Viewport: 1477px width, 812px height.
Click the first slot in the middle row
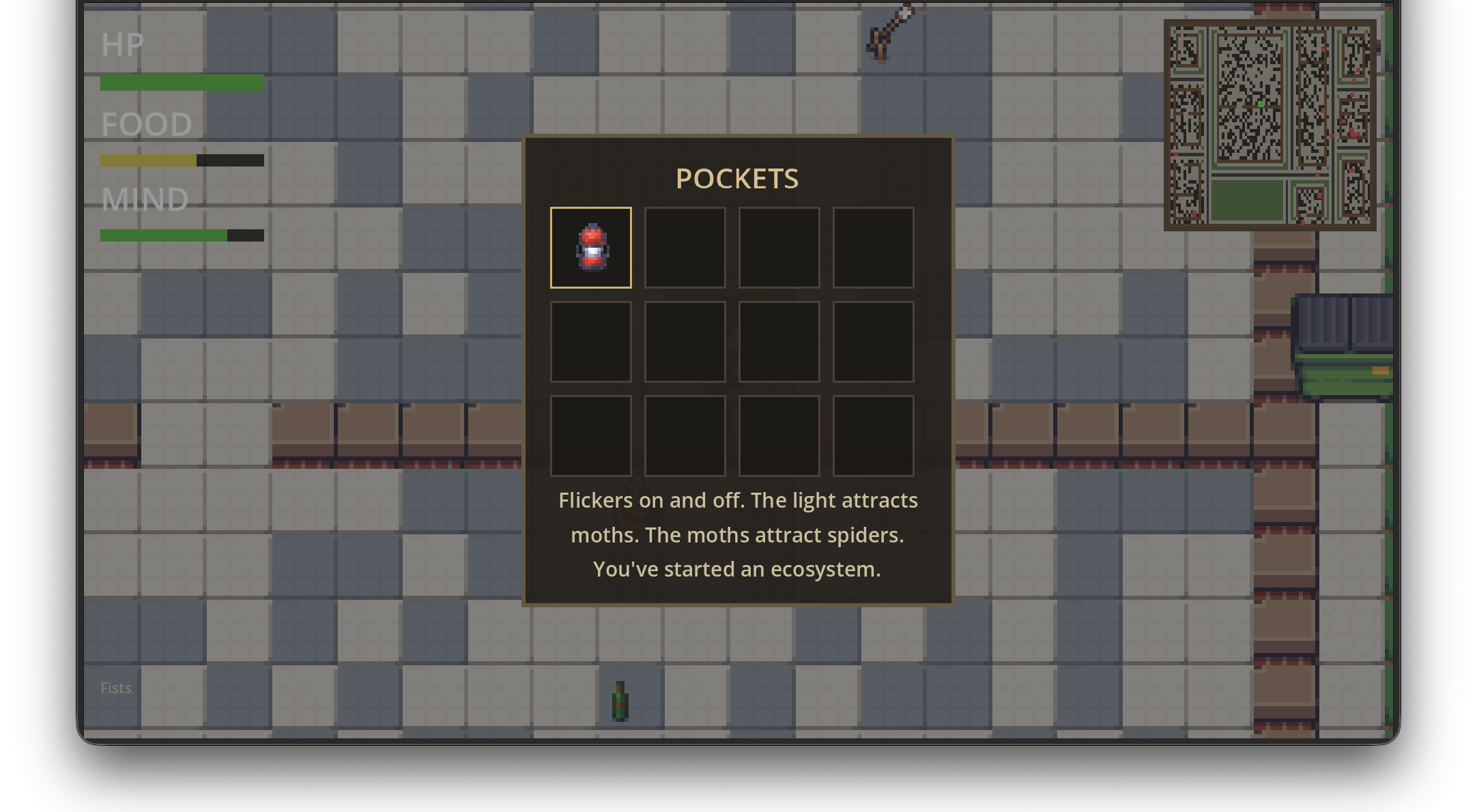point(591,341)
